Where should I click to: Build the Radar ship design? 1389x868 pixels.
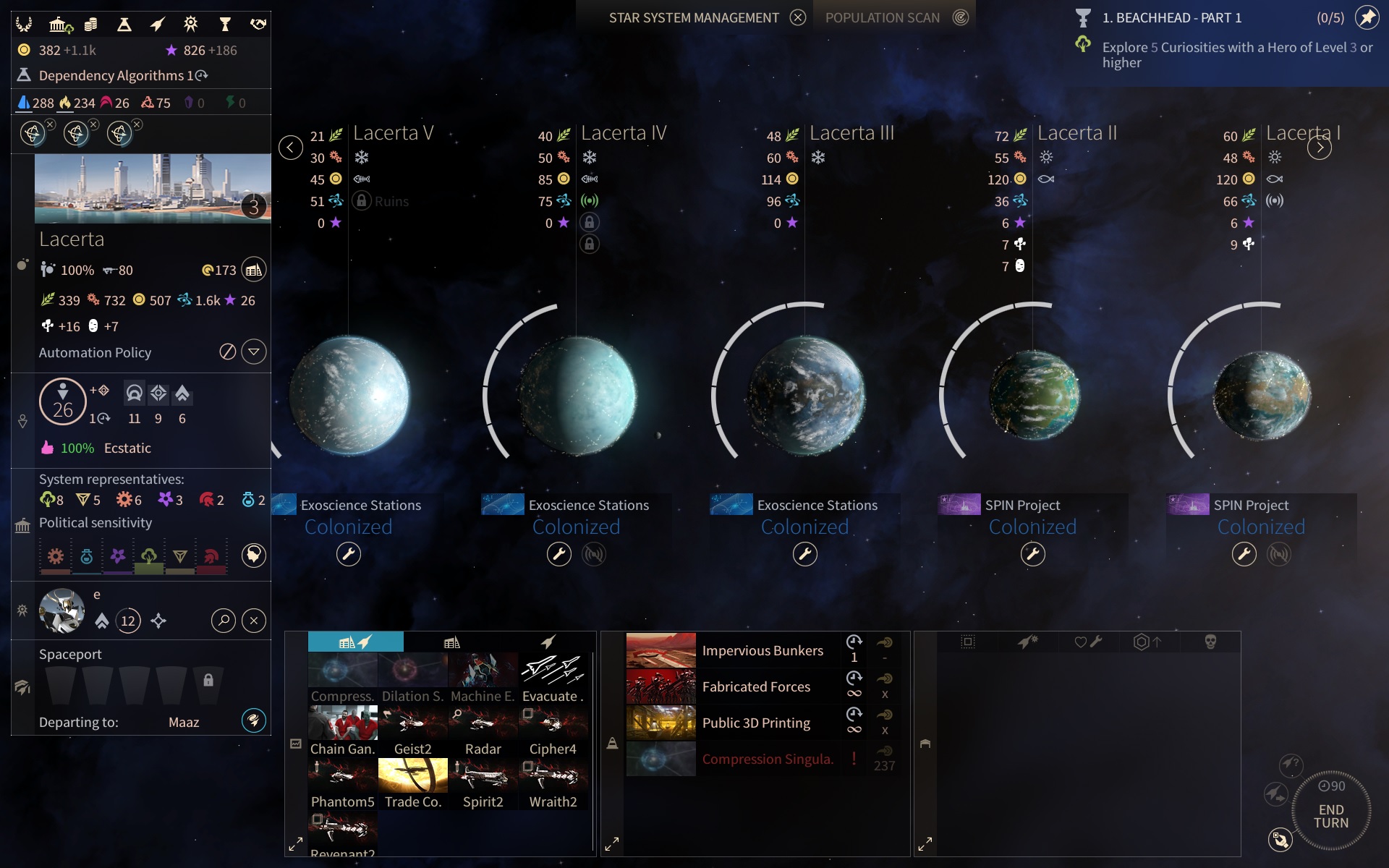(483, 730)
